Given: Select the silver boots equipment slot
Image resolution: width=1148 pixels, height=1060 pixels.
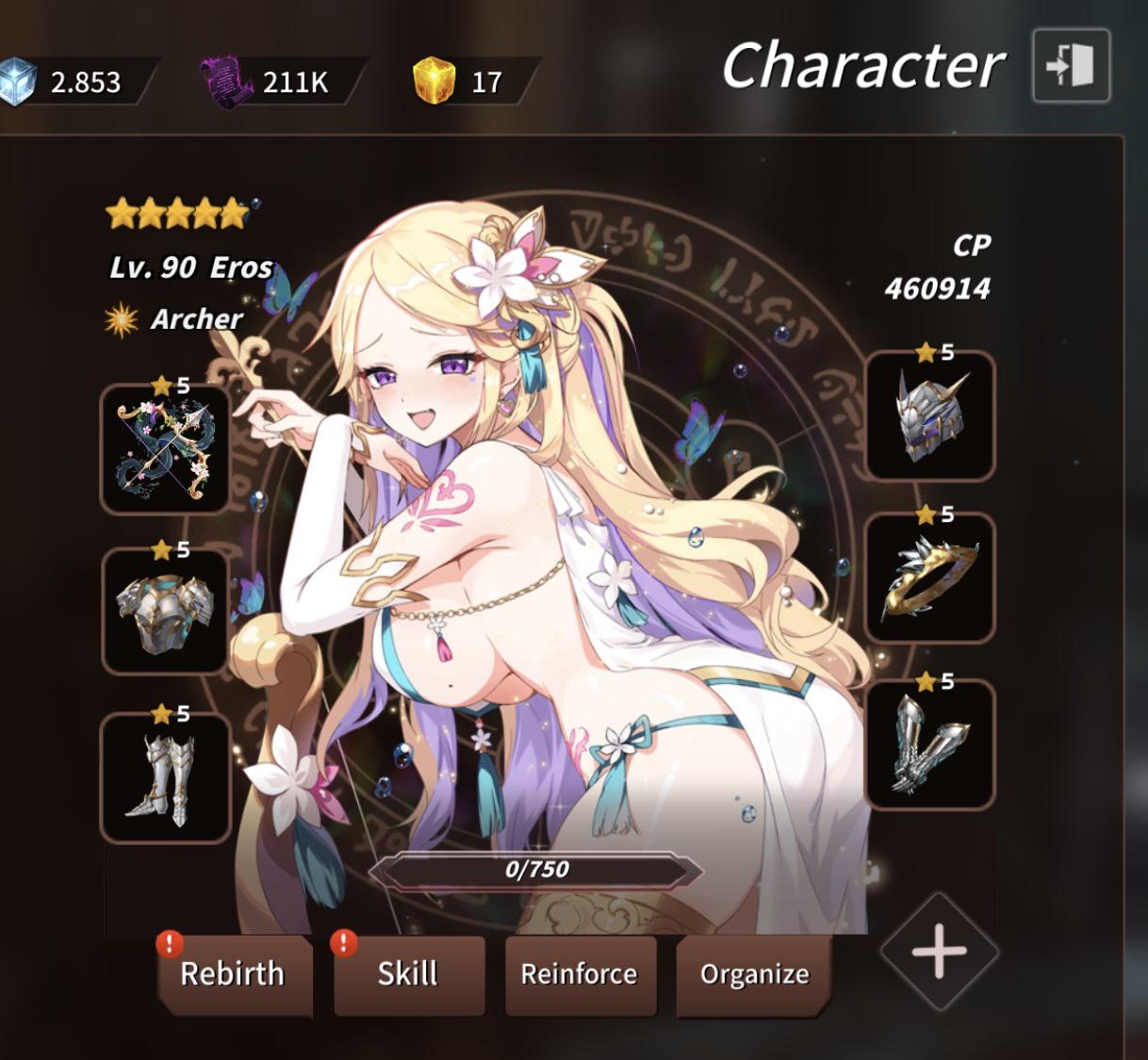Looking at the screenshot, I should click(x=166, y=778).
